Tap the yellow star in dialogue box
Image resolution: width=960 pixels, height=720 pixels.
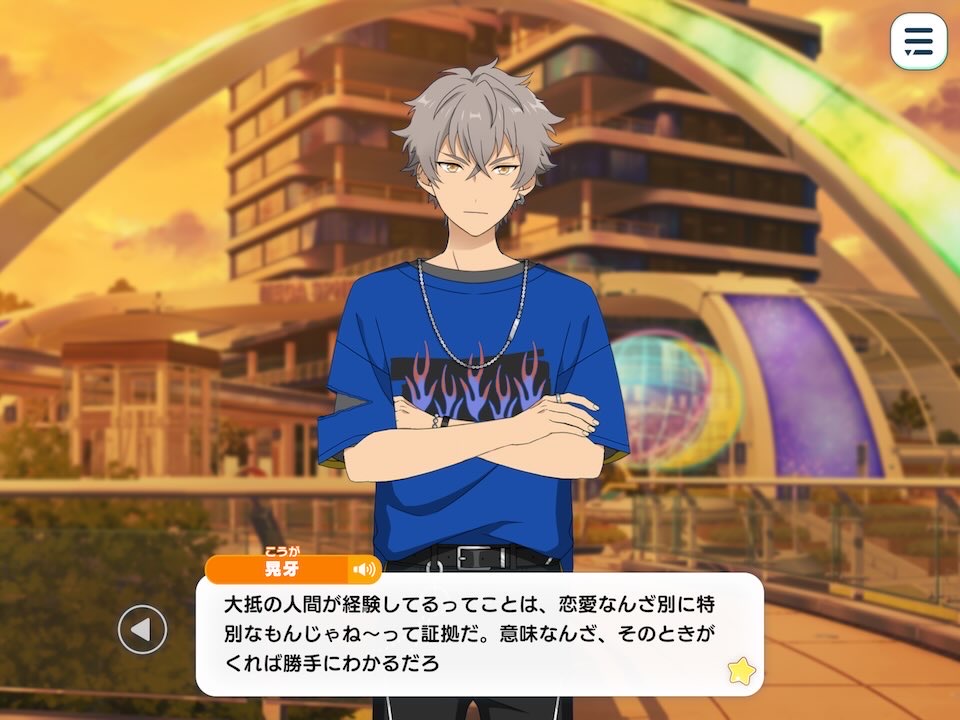pos(741,670)
